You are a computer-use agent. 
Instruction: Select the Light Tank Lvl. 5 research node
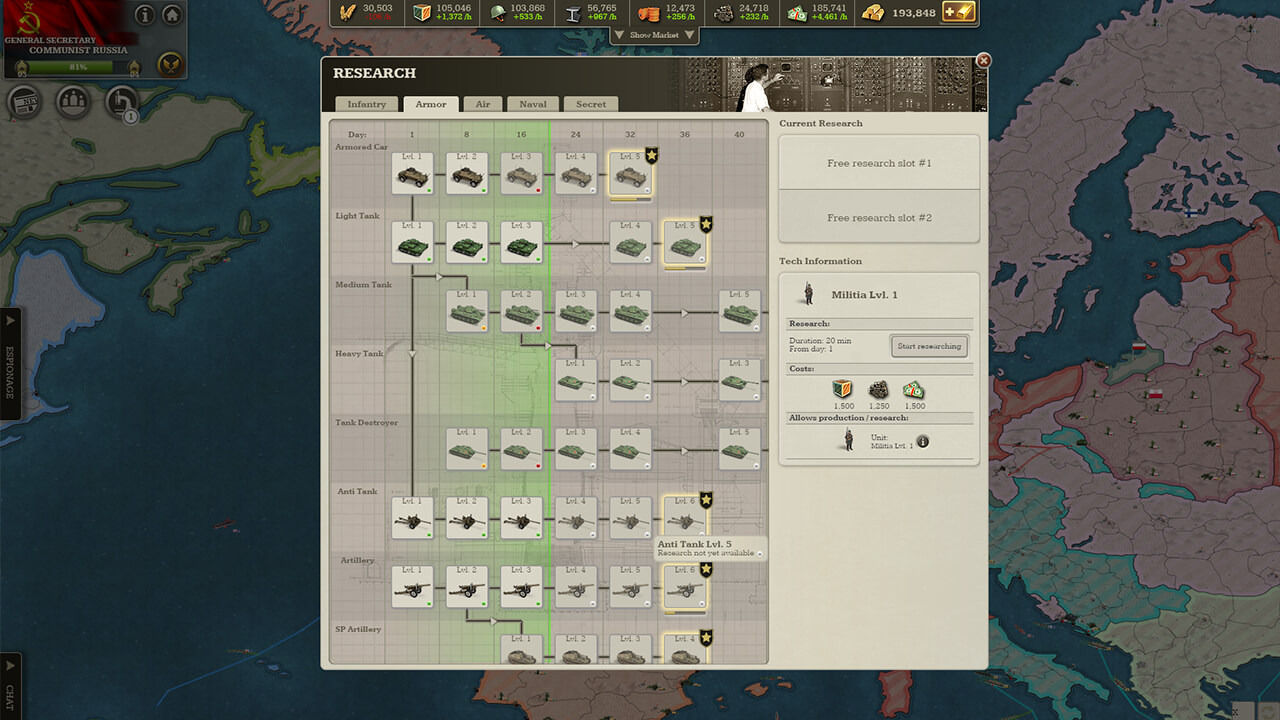pyautogui.click(x=685, y=240)
